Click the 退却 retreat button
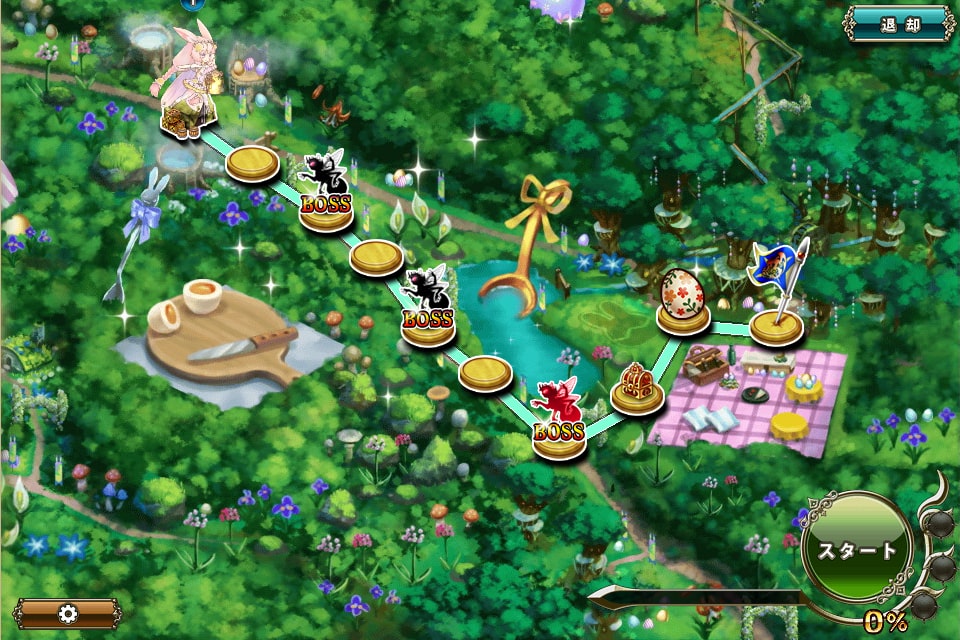 tap(899, 24)
